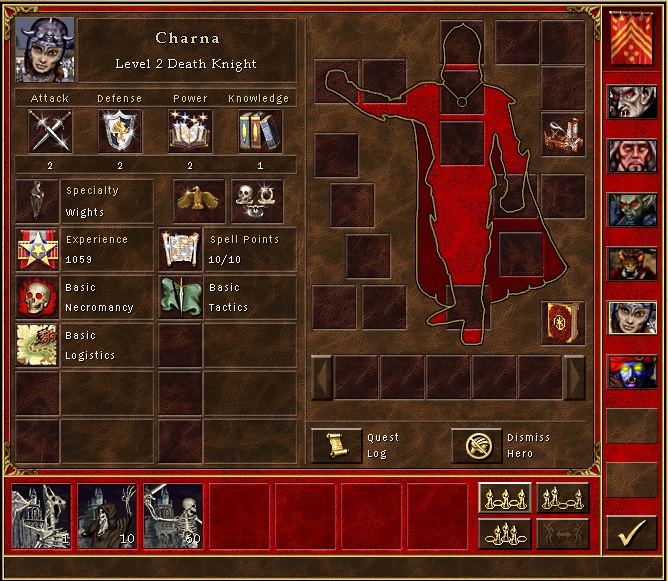Open the Quest Log
The width and height of the screenshot is (668, 581).
(336, 445)
